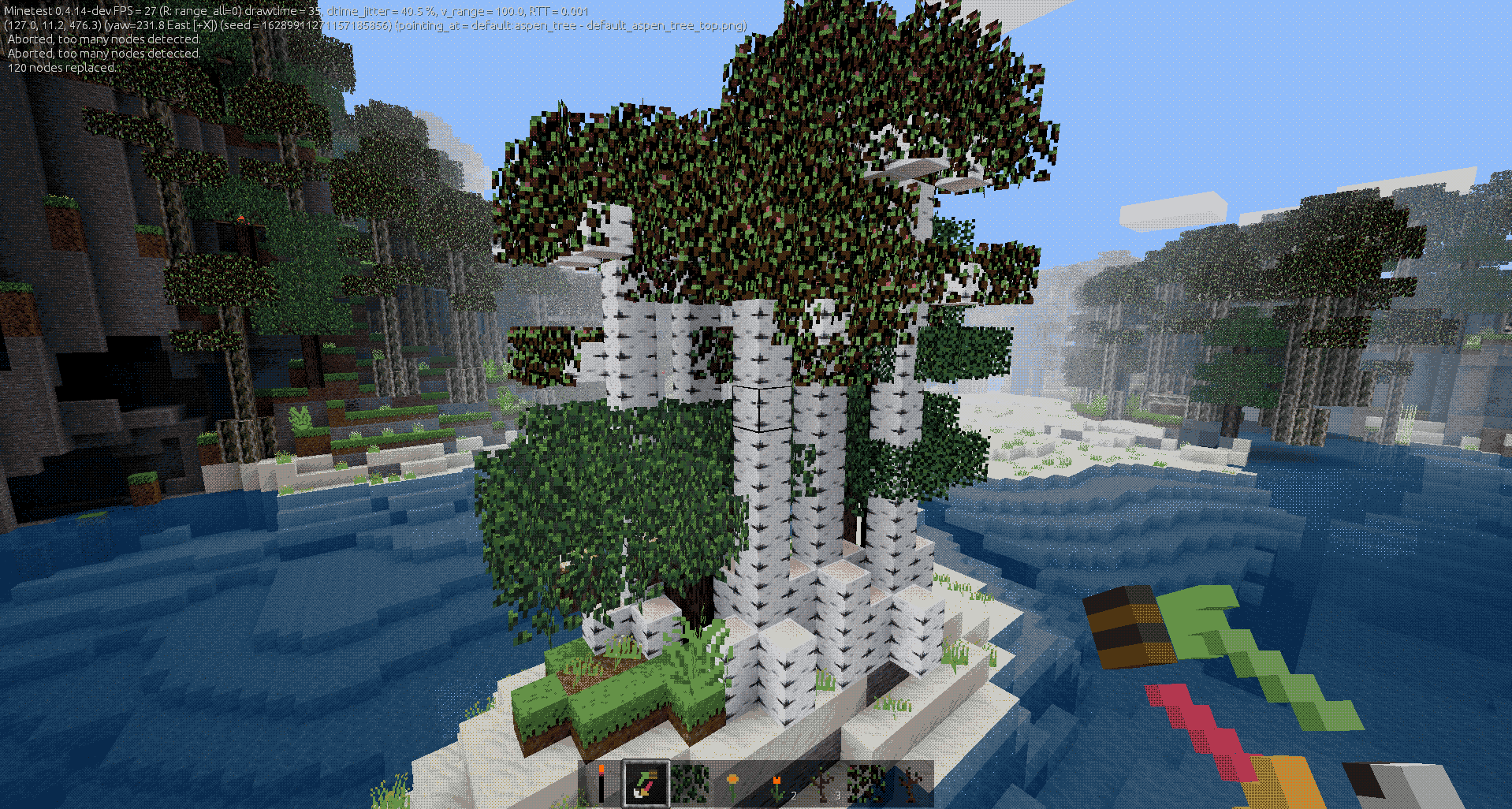The height and width of the screenshot is (809, 1512).
Task: Click the '120 nodes replaced.' chat message
Action: 61,68
